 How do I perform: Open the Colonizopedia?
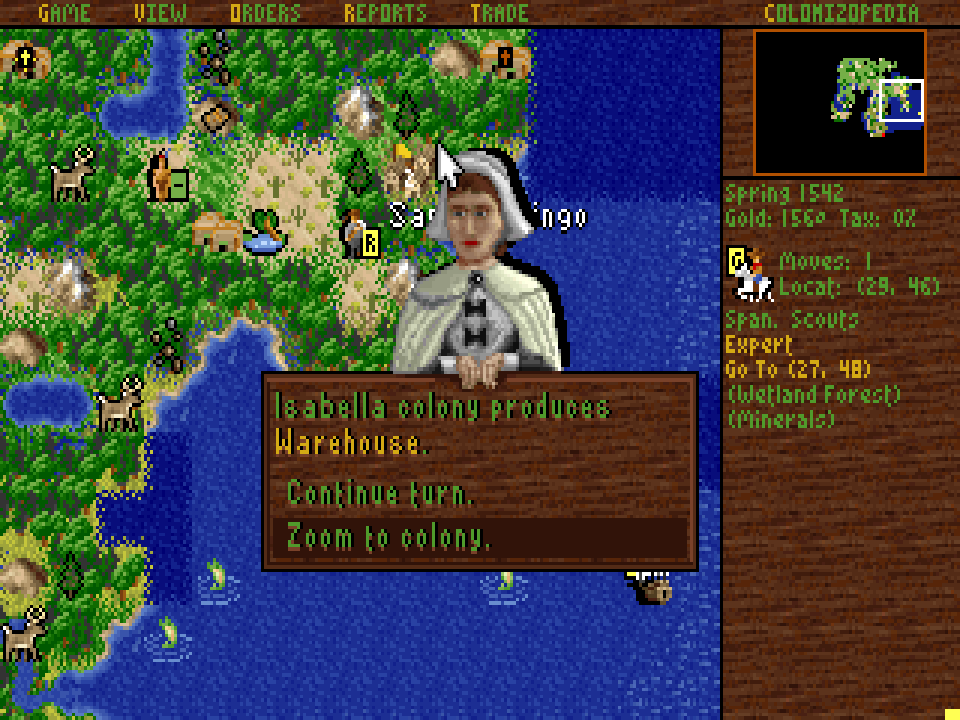tap(841, 13)
